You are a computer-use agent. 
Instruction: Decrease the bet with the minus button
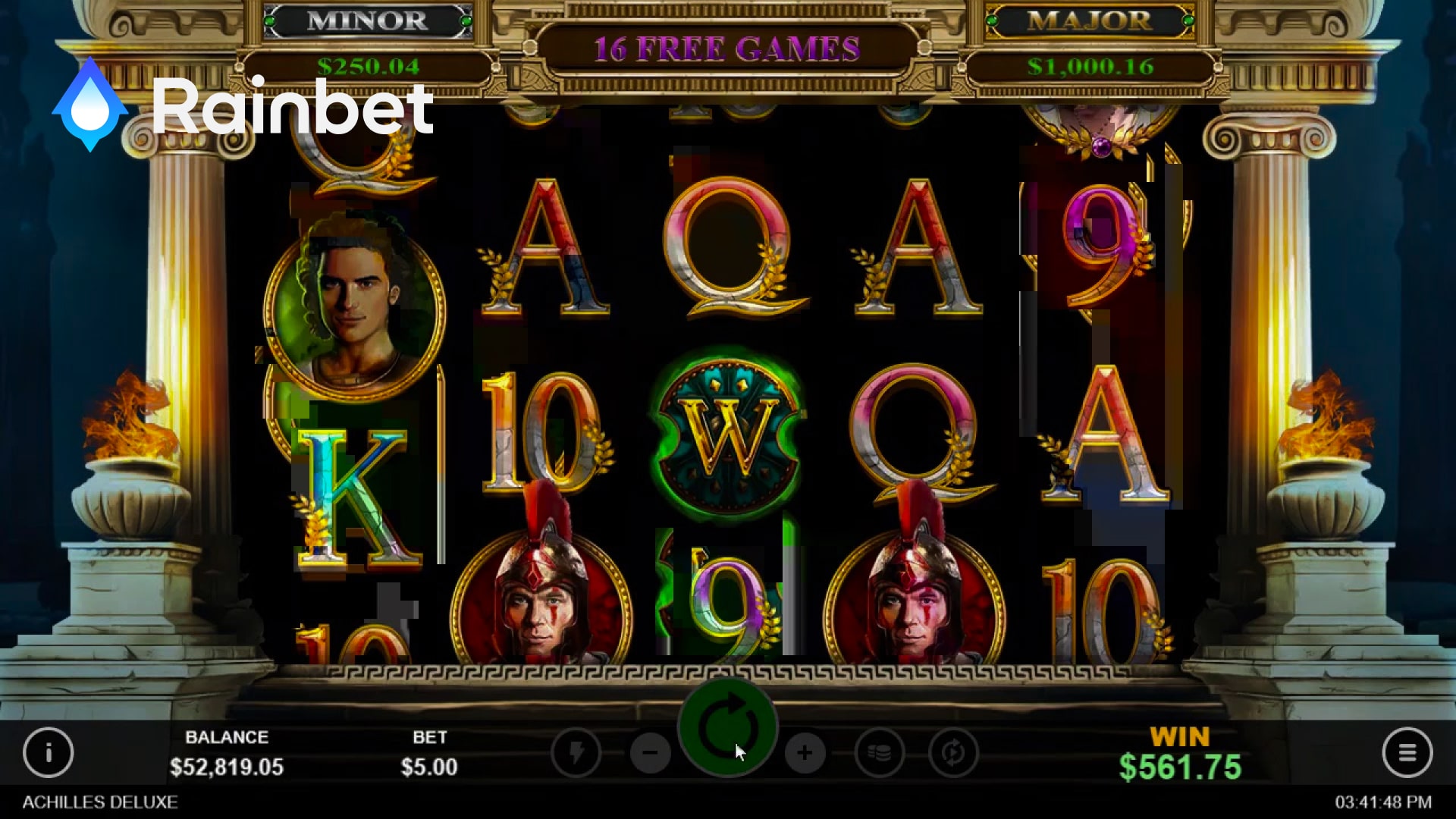coord(650,753)
